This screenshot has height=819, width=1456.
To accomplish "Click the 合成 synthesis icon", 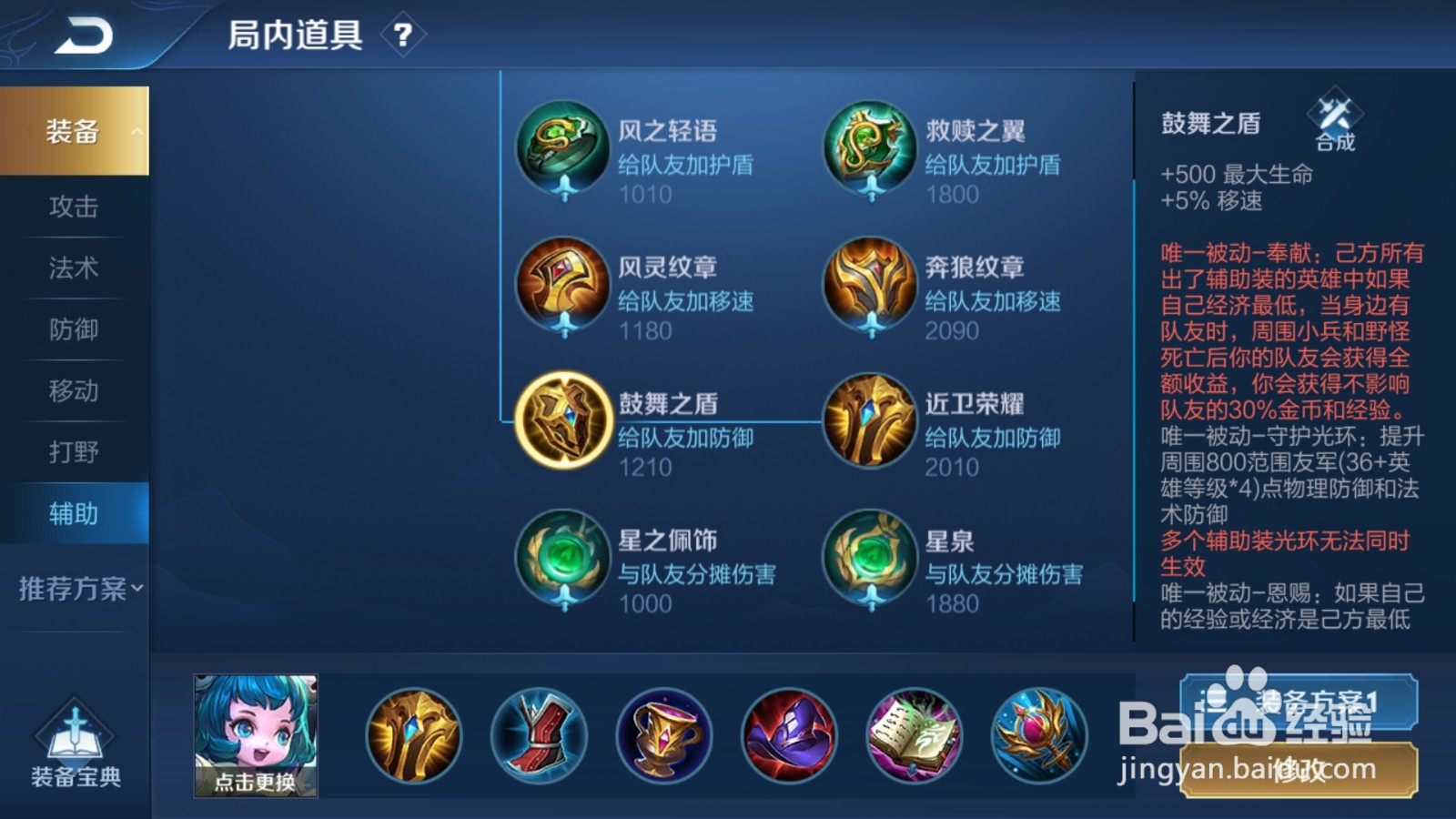I will [1333, 126].
